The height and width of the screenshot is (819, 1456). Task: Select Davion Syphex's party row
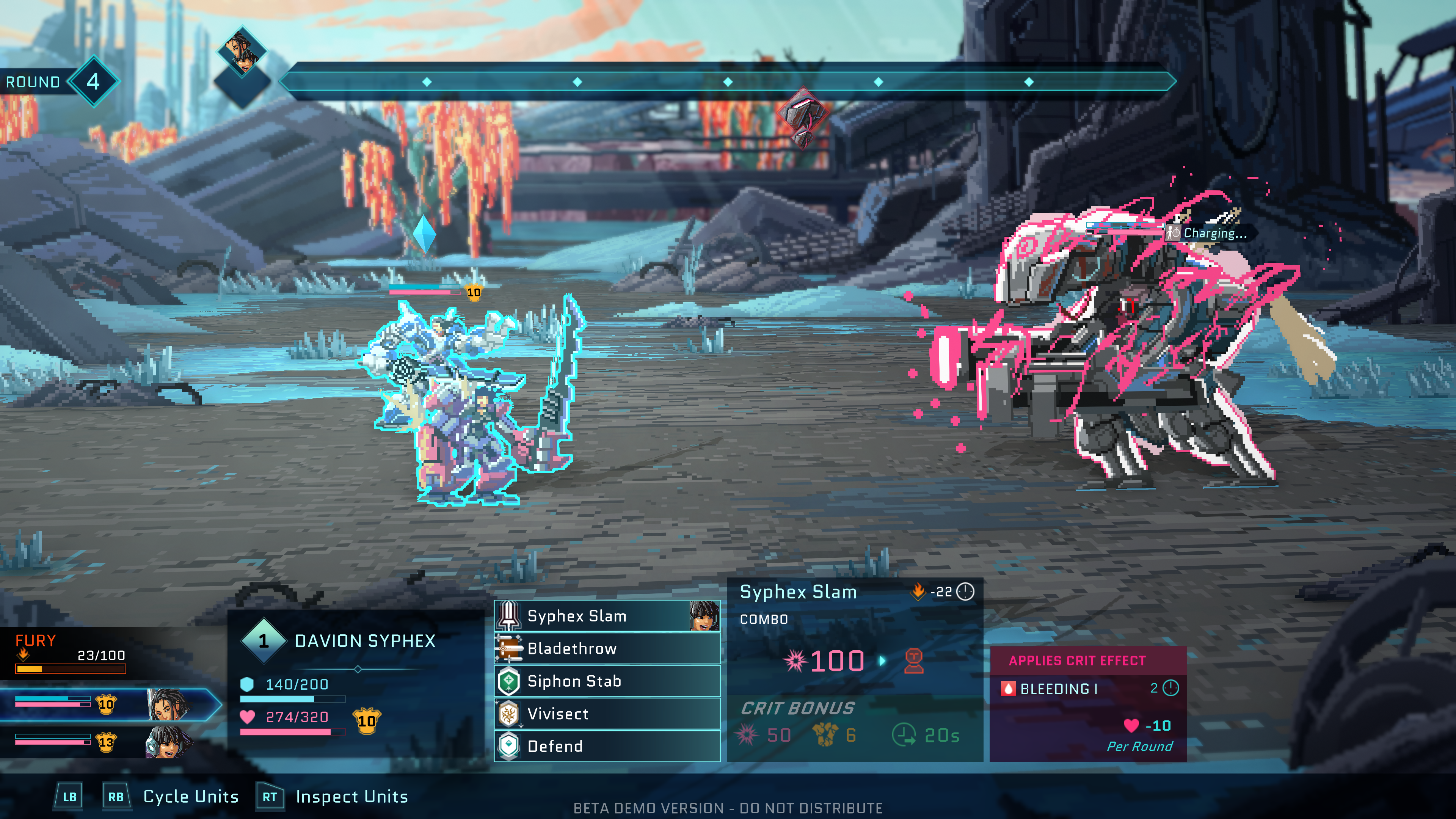point(107,704)
